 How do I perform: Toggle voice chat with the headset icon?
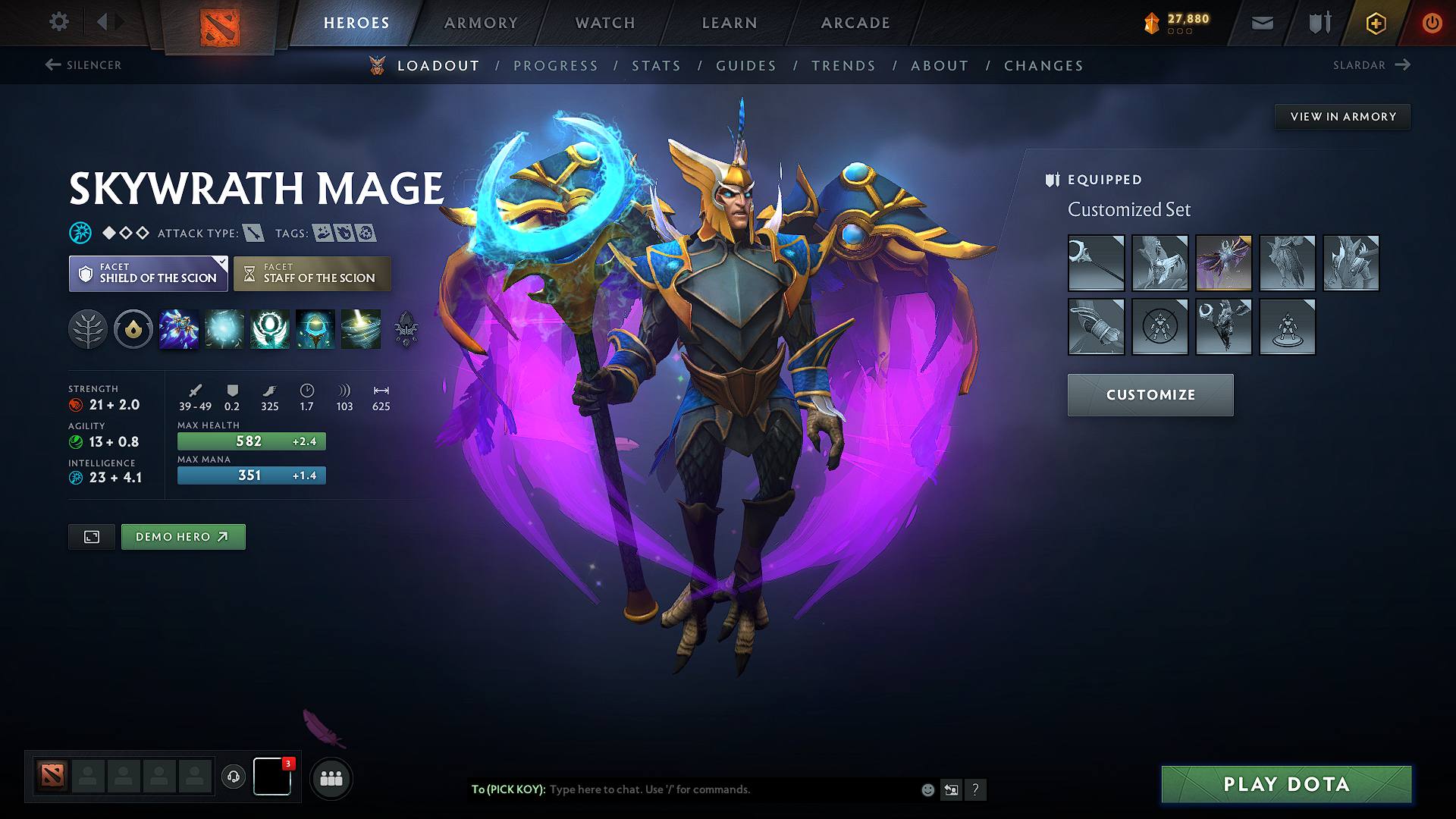tap(234, 777)
